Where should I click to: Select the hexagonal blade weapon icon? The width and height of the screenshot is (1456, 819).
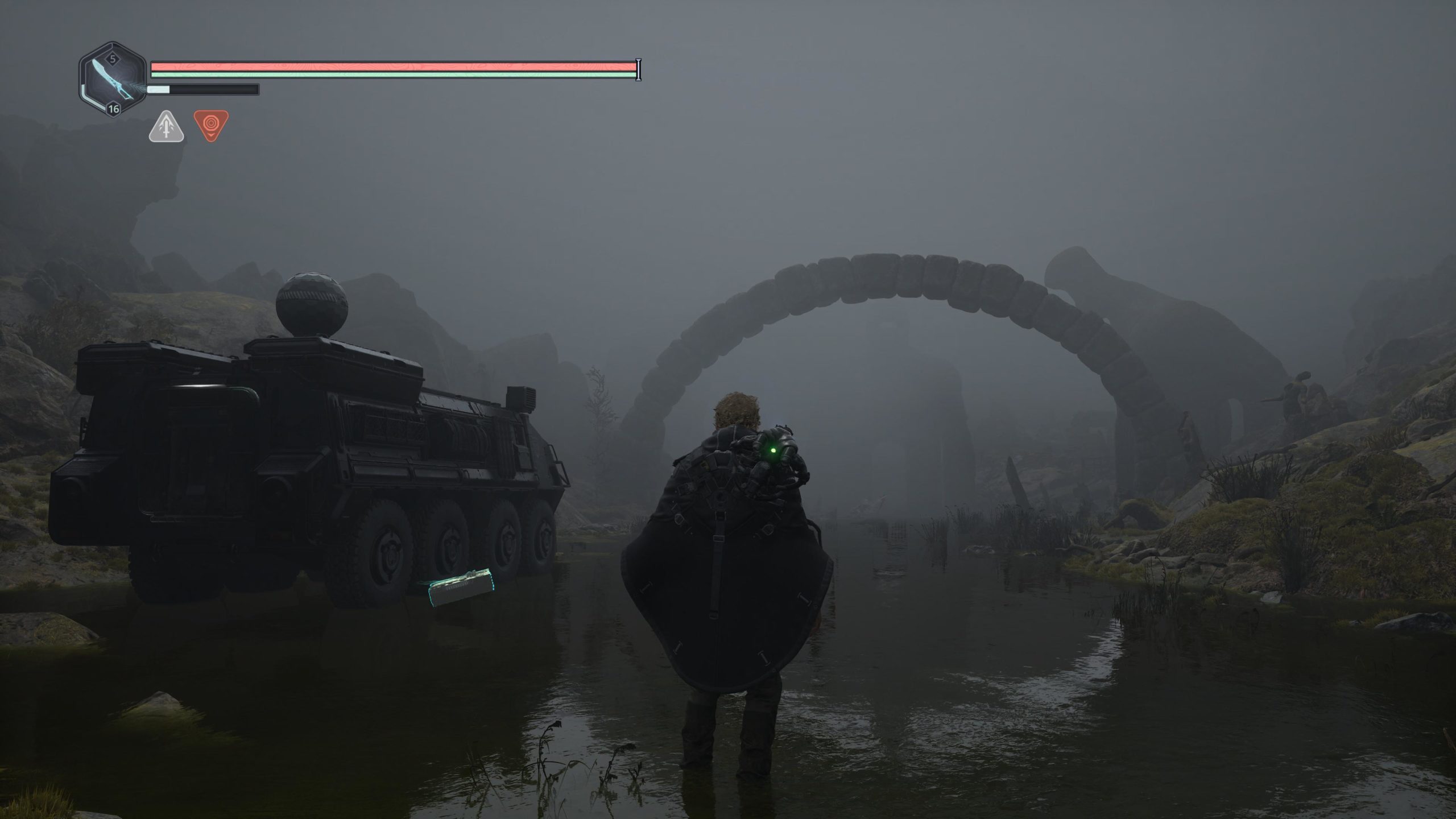coord(113,79)
